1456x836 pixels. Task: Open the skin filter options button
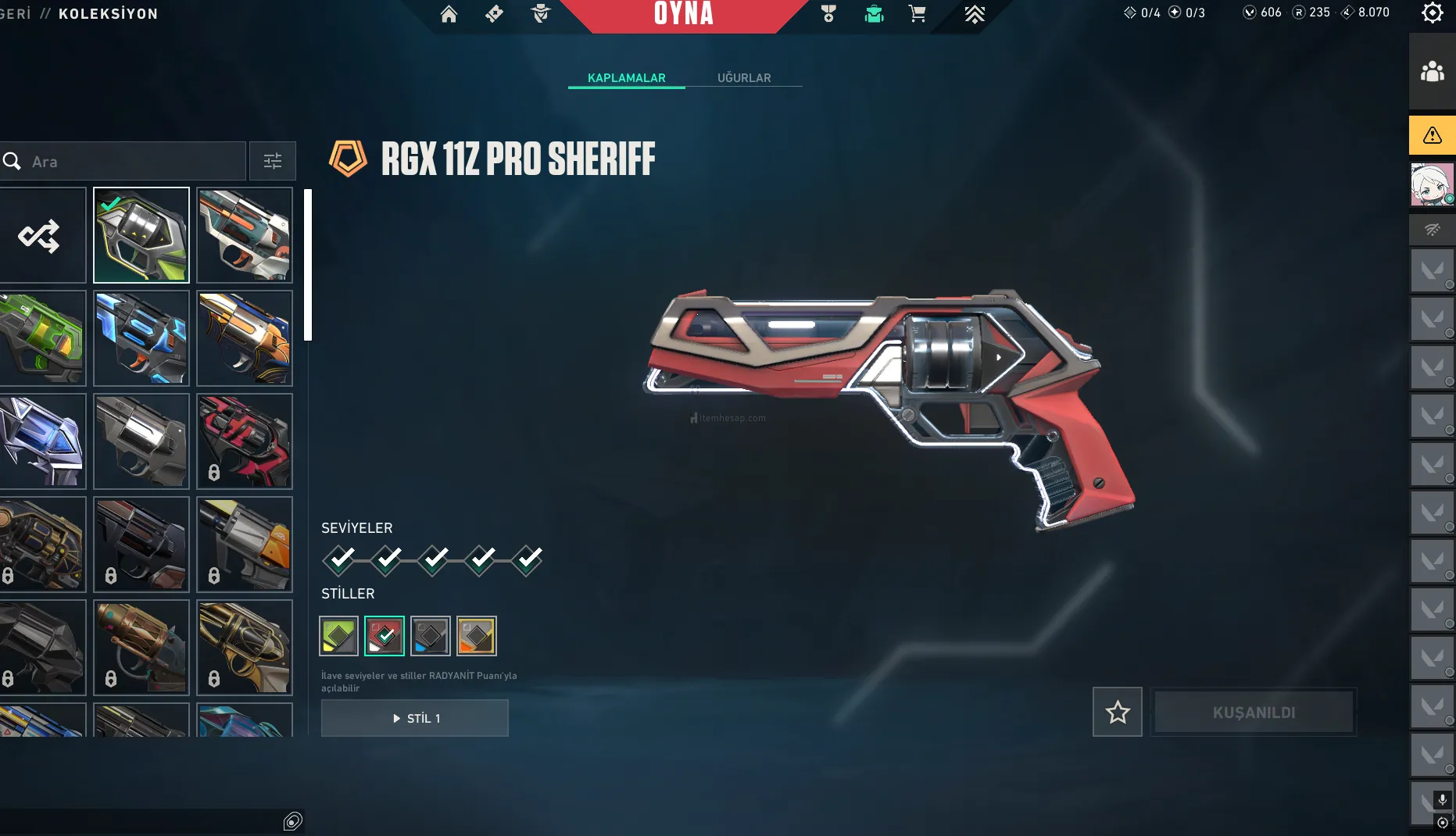click(273, 162)
